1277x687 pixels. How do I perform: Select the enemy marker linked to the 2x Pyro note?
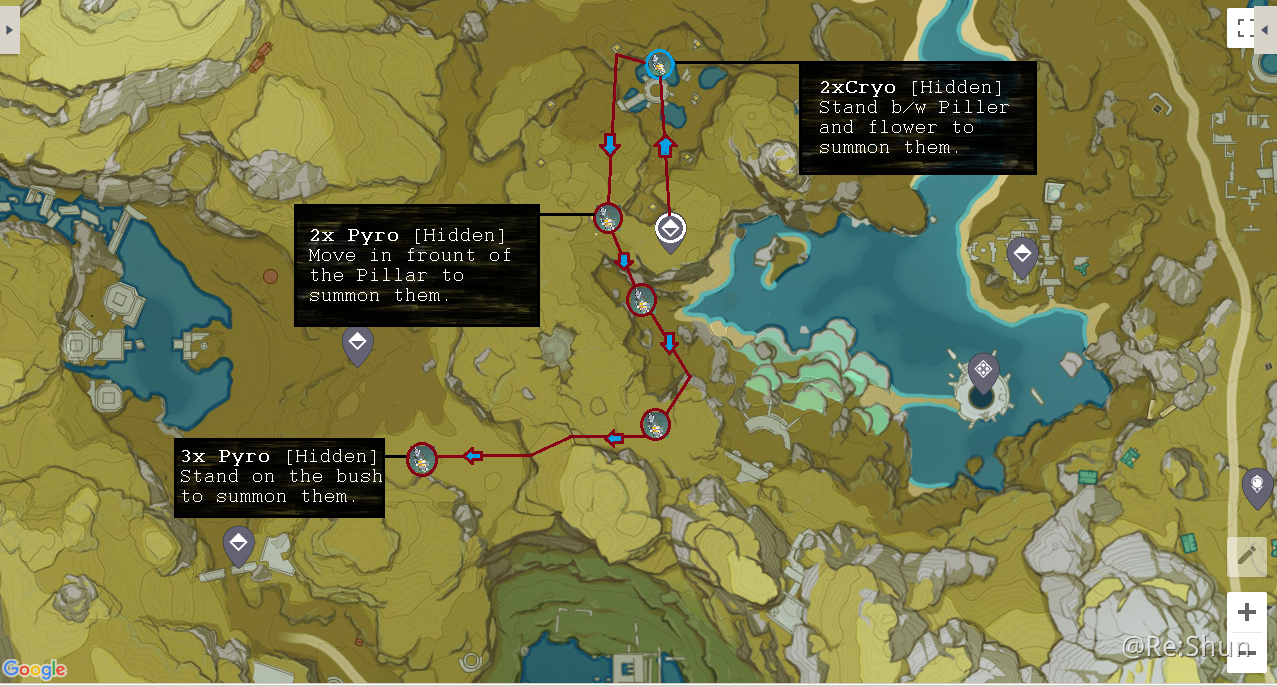pyautogui.click(x=608, y=217)
